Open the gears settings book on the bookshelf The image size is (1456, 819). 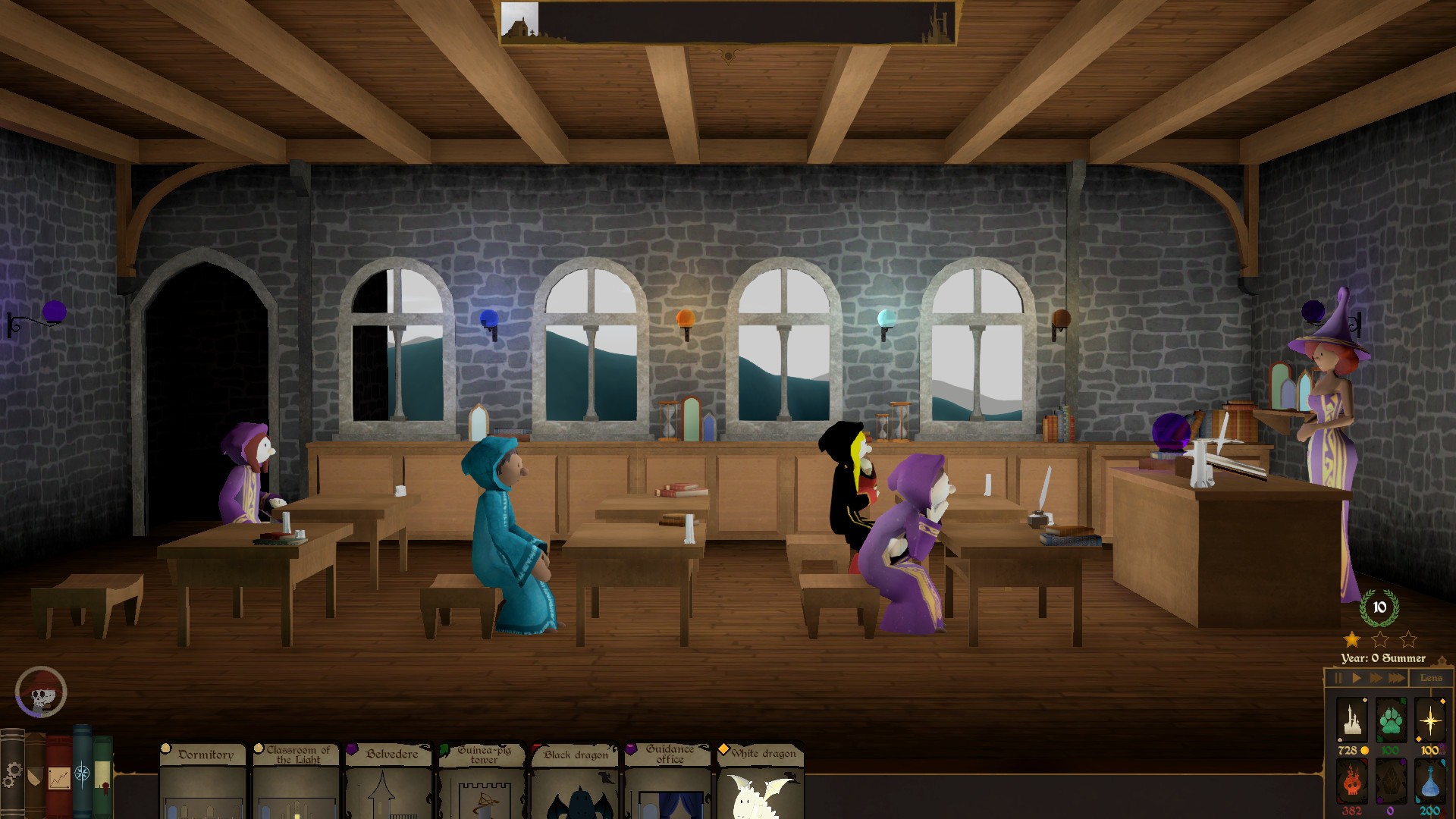12,775
